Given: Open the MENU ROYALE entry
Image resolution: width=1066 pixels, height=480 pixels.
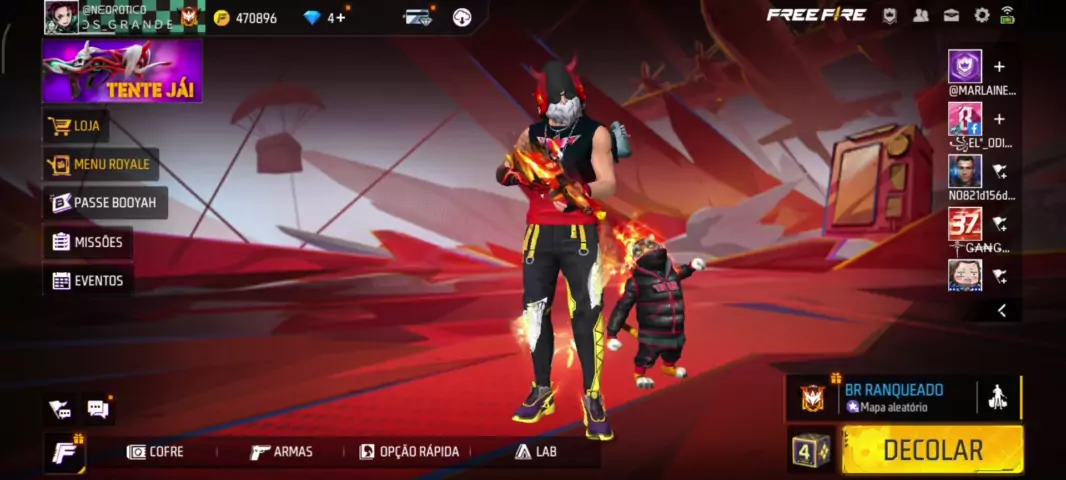Looking at the screenshot, I should pos(101,164).
